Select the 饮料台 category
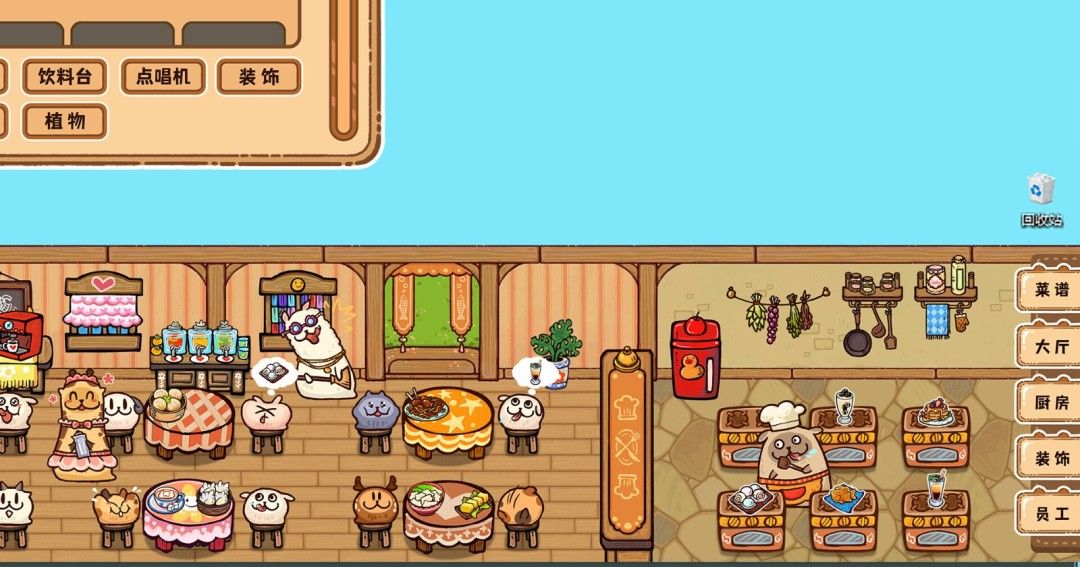Viewport: 1080px width, 567px height. pos(65,77)
